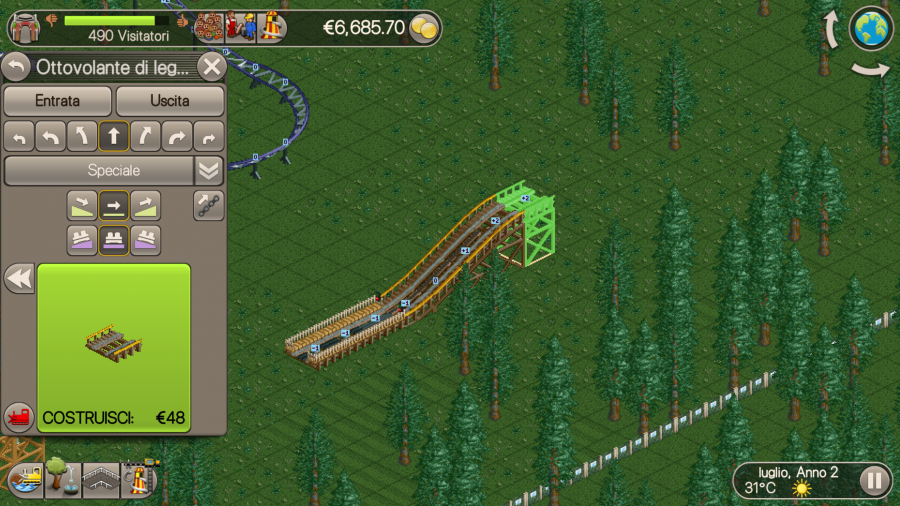Go back using the panel's return arrow

point(17,67)
